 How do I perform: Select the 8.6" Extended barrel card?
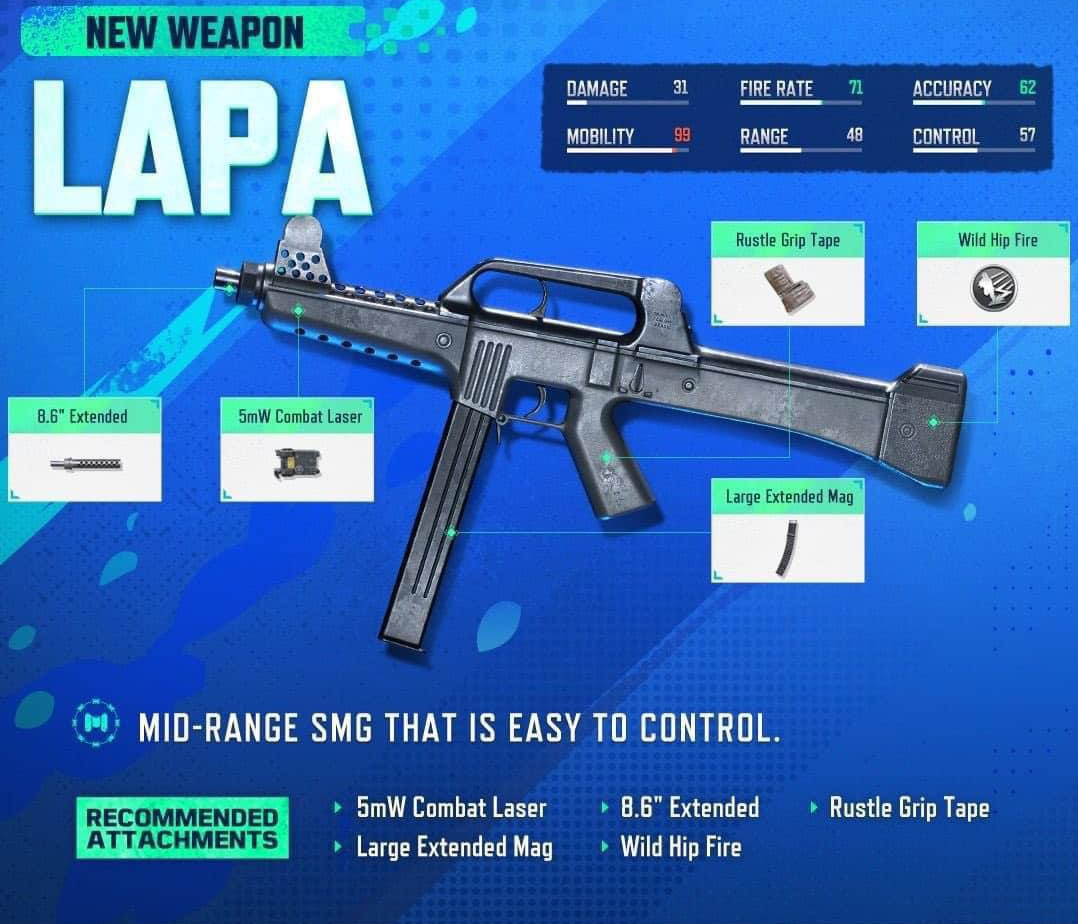pos(84,449)
